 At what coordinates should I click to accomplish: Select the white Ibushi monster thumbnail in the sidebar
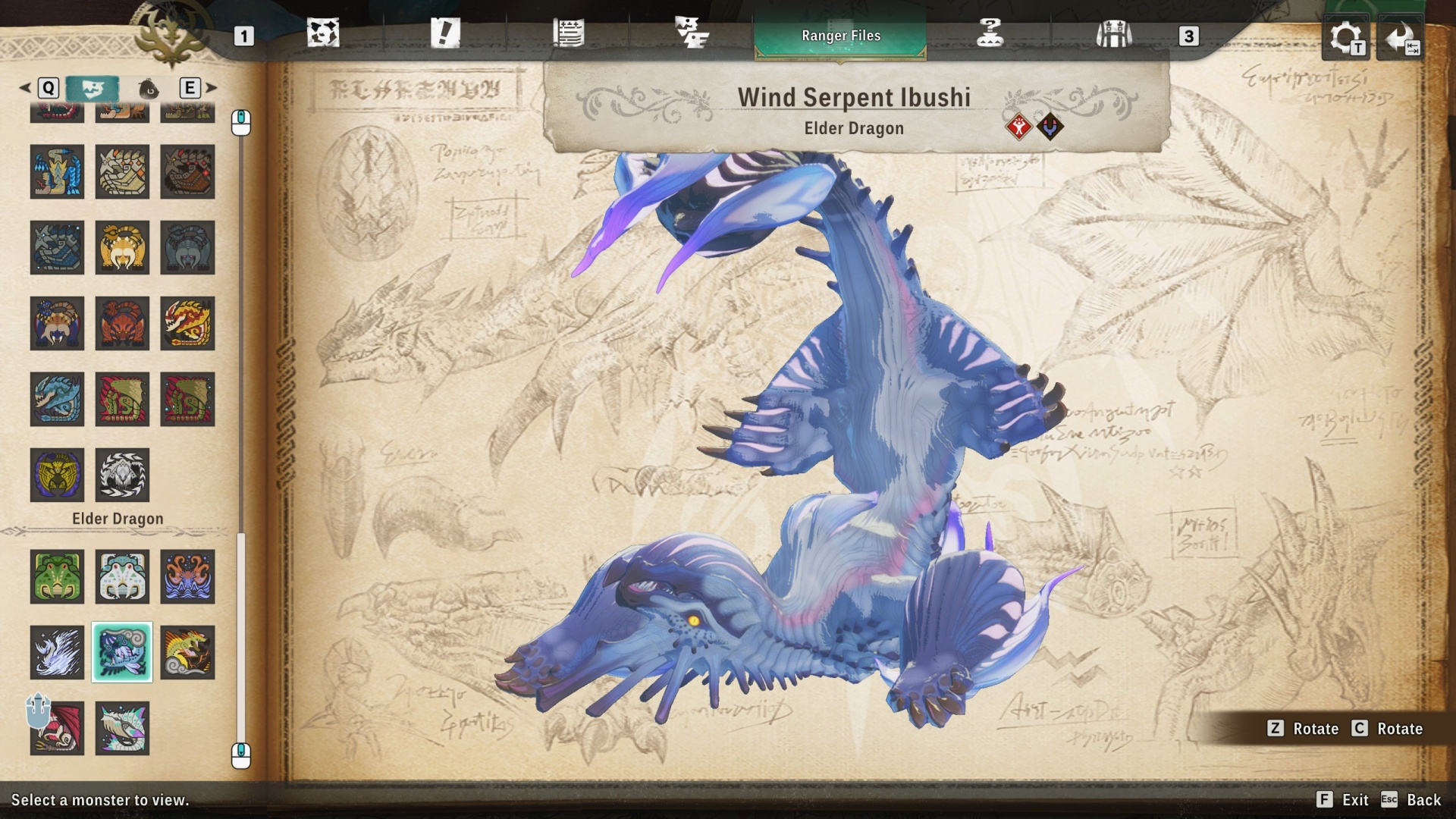pos(57,652)
